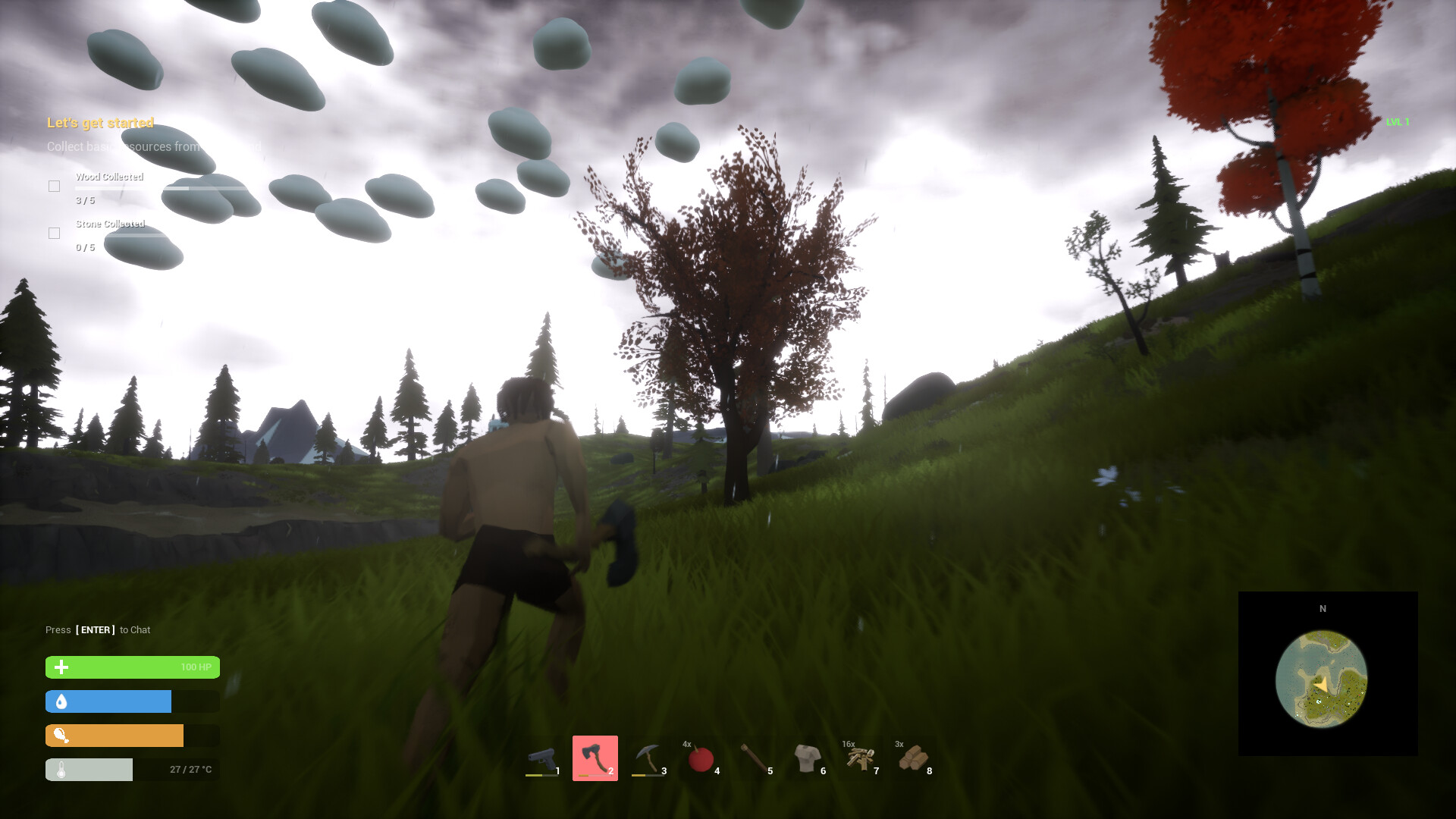
Task: Click the water droplet icon
Action: (x=60, y=701)
